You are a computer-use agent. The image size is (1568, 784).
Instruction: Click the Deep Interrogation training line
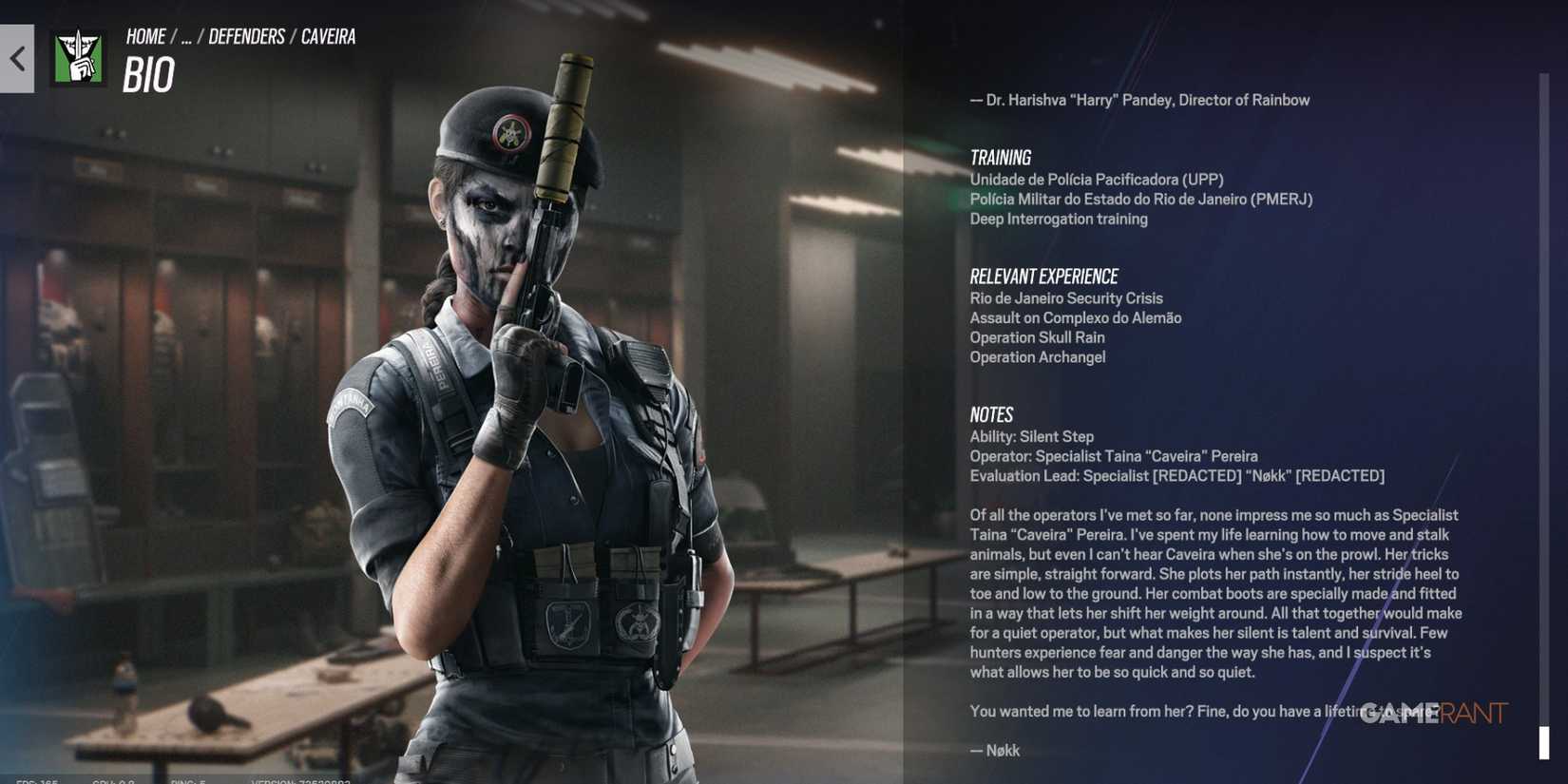tap(1058, 219)
